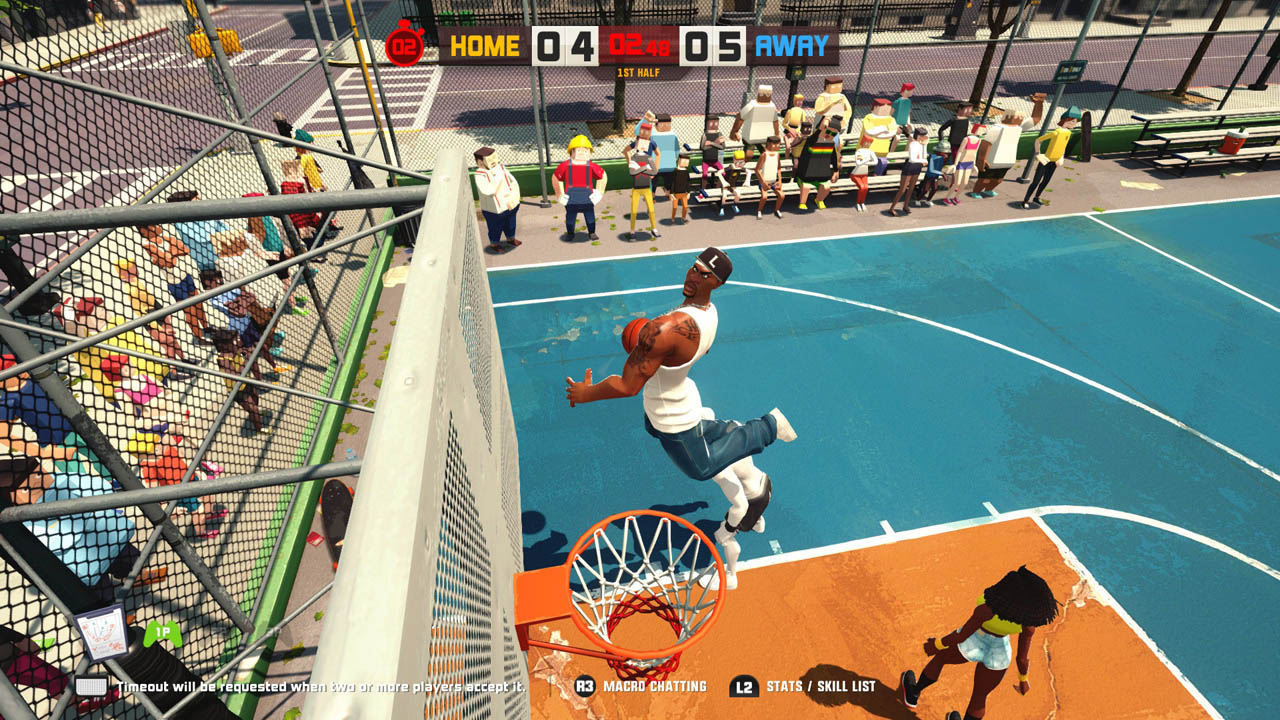Select the R3 button icon
Viewport: 1280px width, 720px height.
click(585, 685)
